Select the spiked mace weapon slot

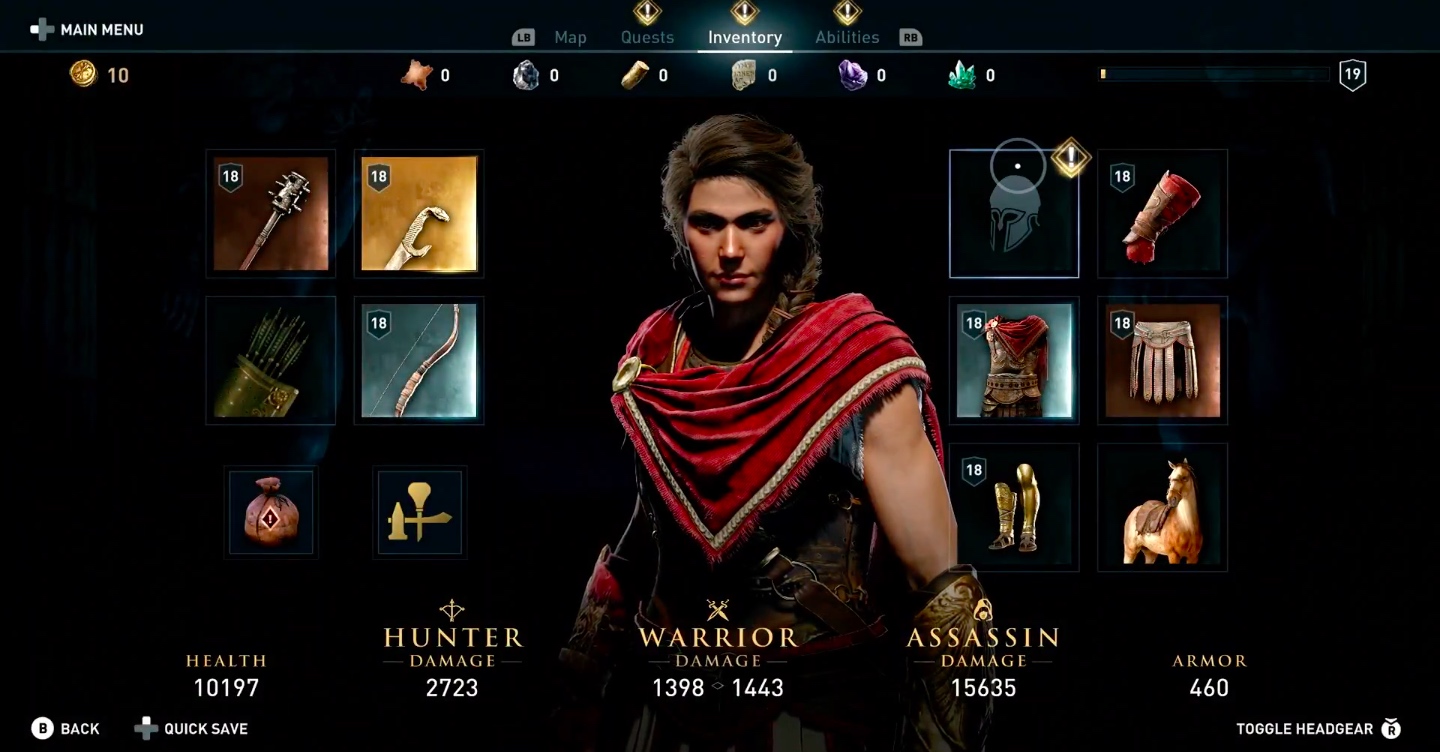(271, 214)
